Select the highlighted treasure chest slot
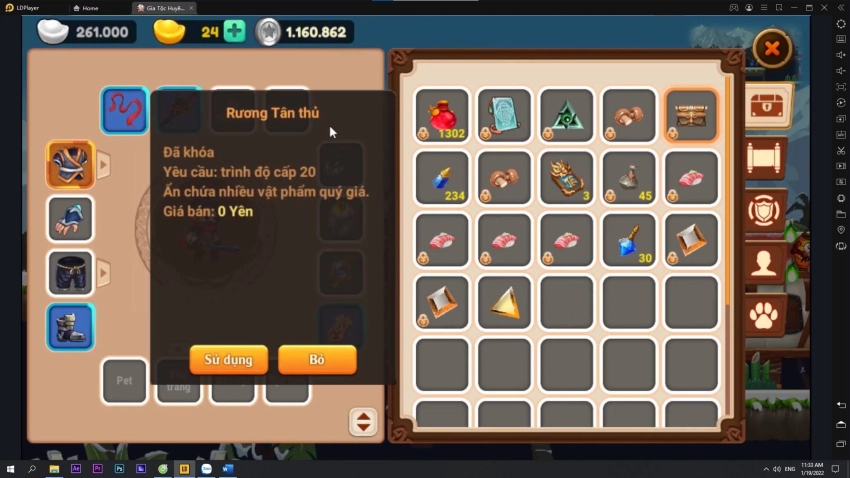This screenshot has width=850, height=478. (691, 114)
